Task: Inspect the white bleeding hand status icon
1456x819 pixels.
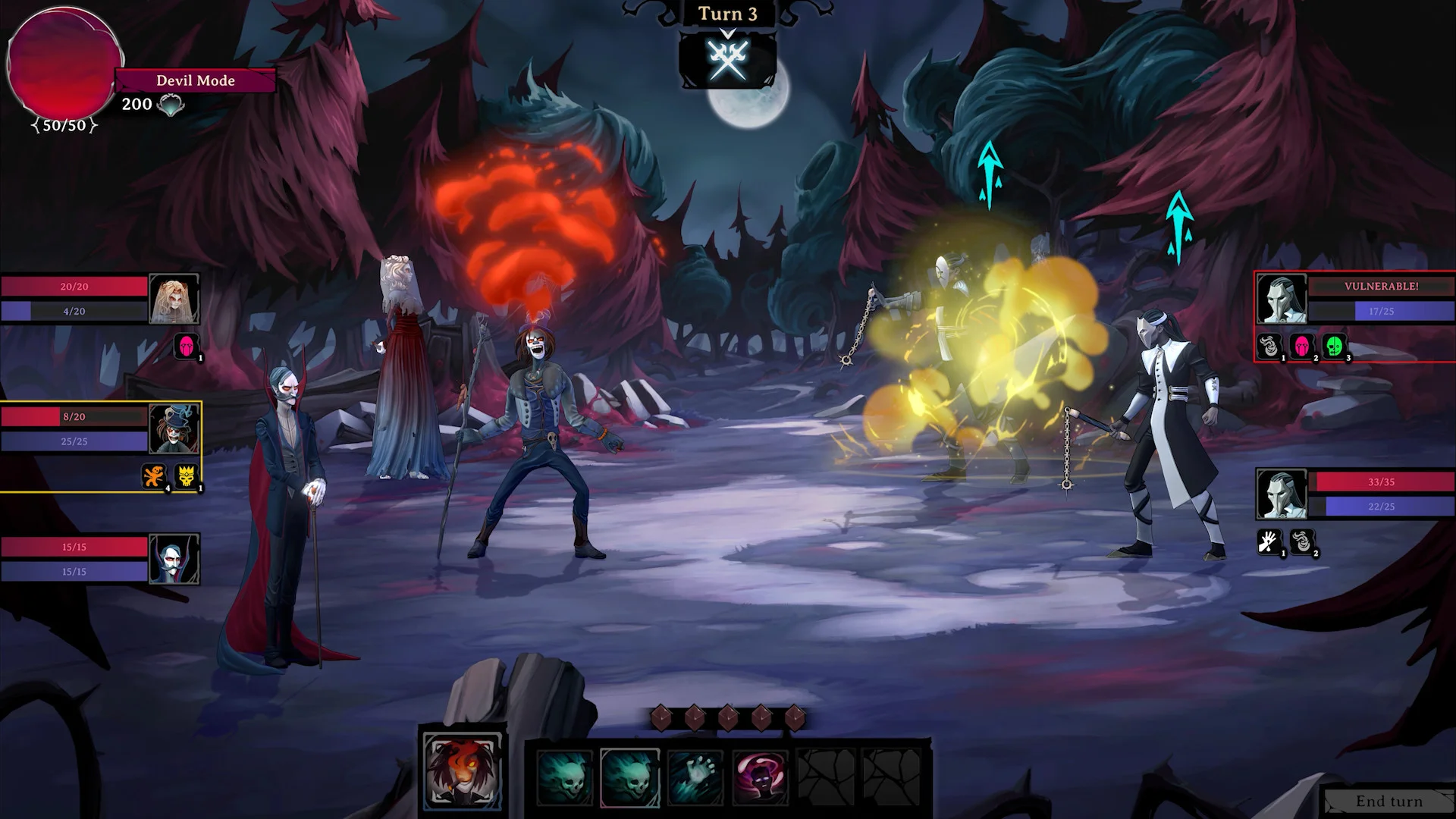Action: pos(1269,541)
